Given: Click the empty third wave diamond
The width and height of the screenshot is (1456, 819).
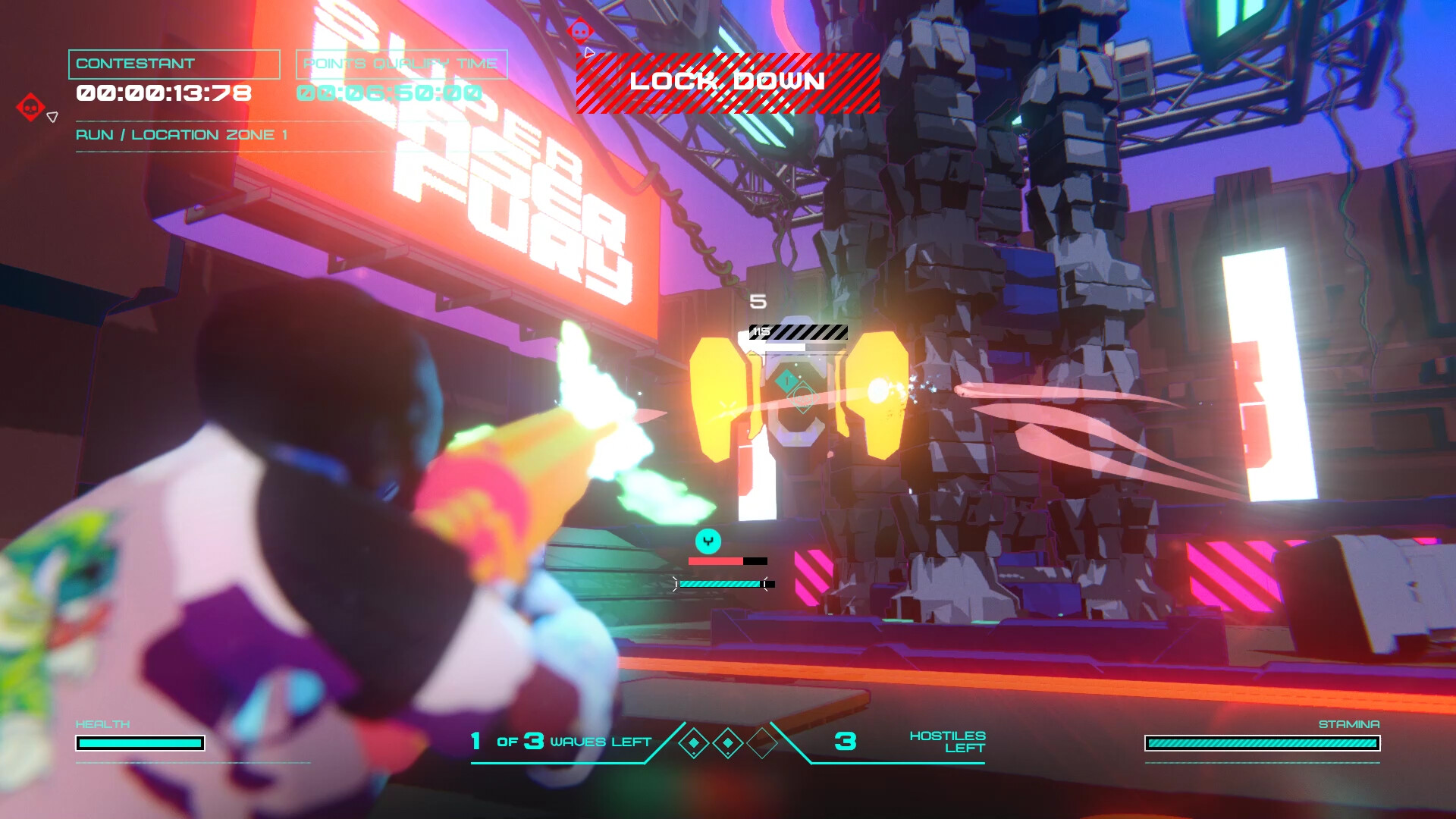Looking at the screenshot, I should point(761,744).
